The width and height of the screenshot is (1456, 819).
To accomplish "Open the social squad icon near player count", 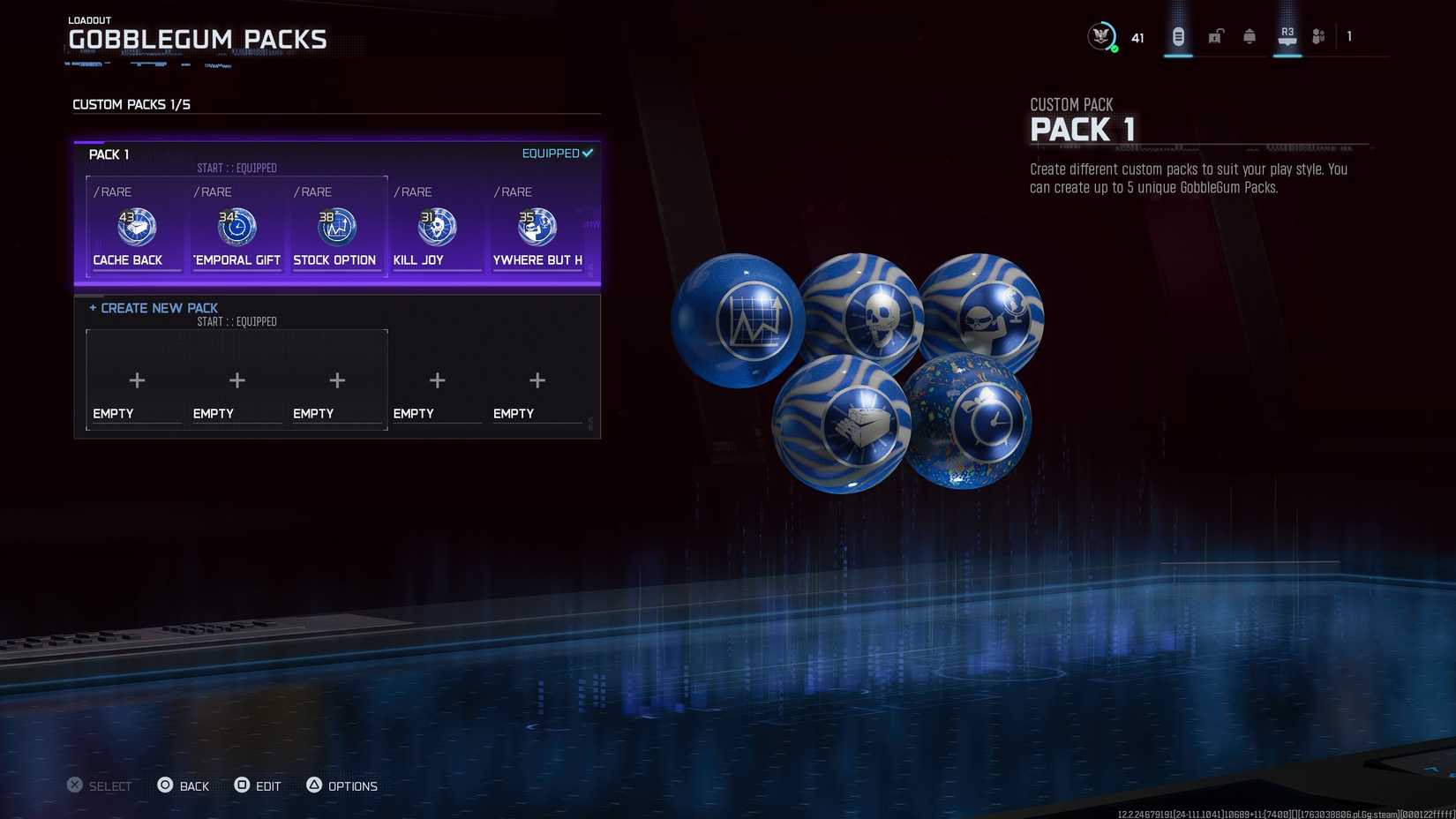I will coord(1319,35).
